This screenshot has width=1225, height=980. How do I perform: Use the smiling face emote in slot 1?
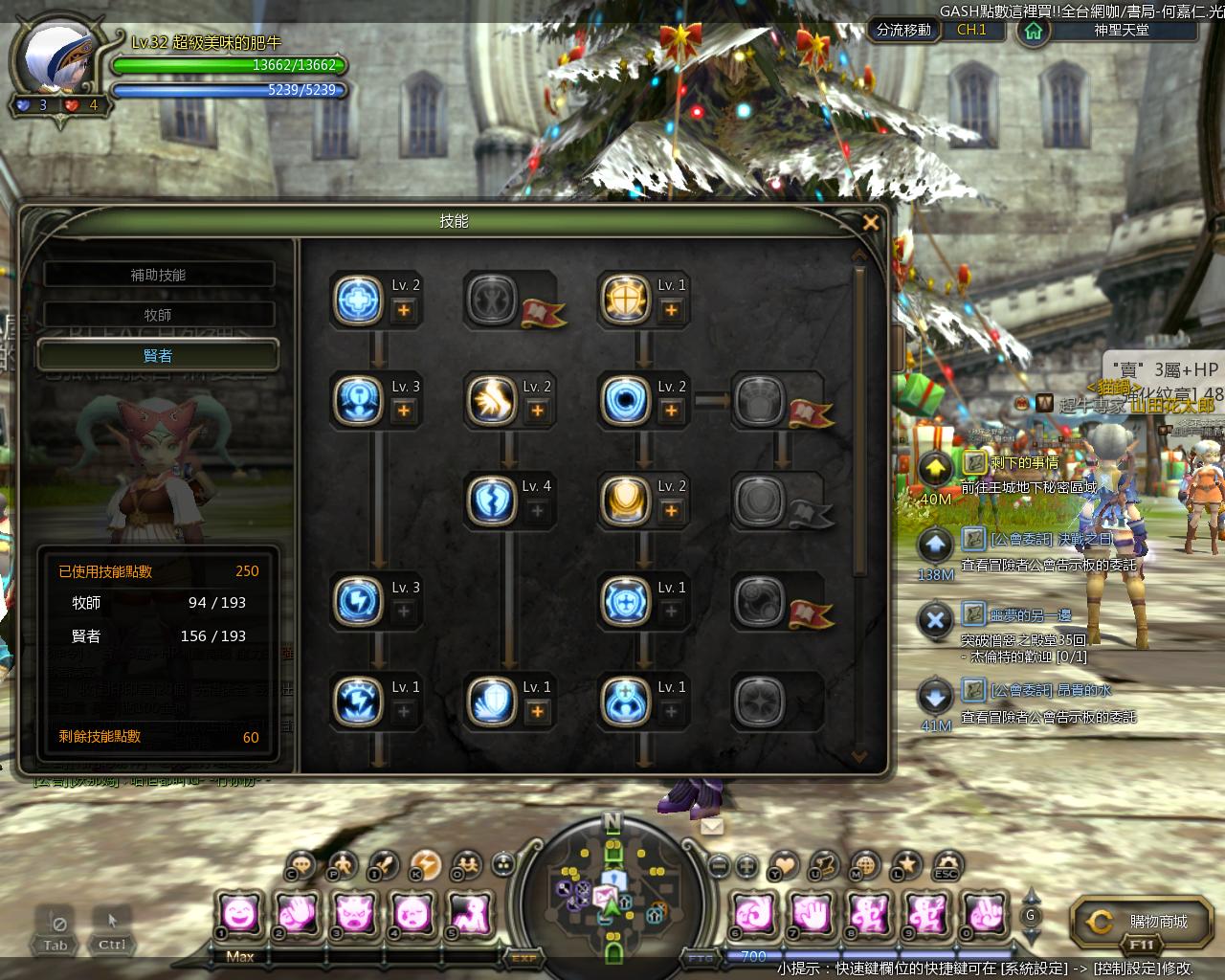click(238, 913)
